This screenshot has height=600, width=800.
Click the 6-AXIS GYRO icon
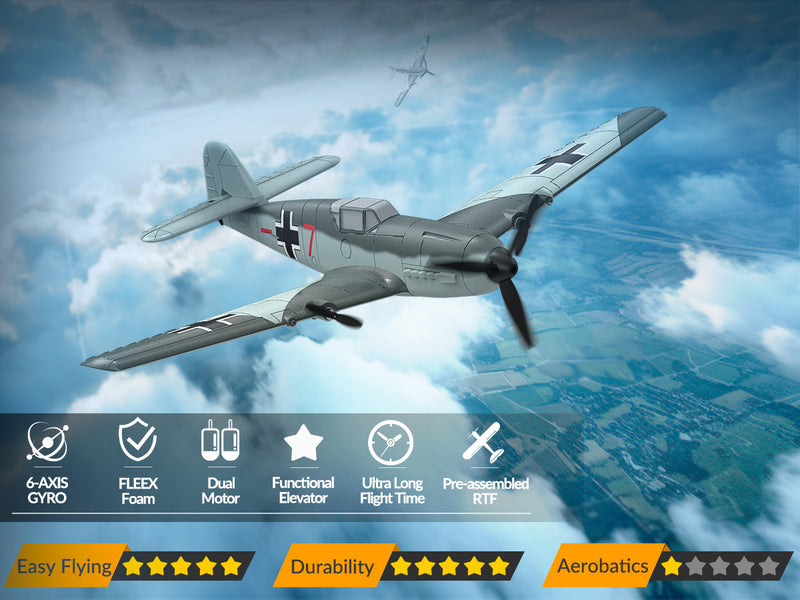point(47,441)
